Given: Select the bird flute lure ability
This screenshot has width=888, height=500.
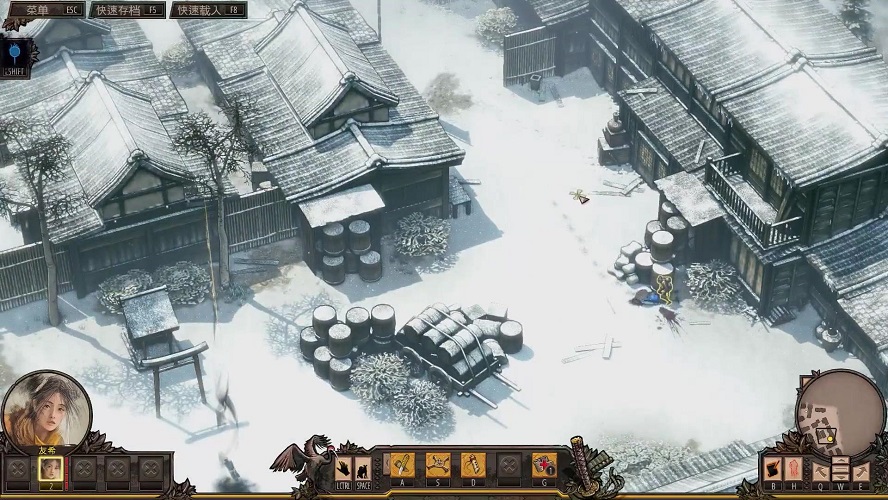Looking at the screenshot, I should (x=473, y=464).
